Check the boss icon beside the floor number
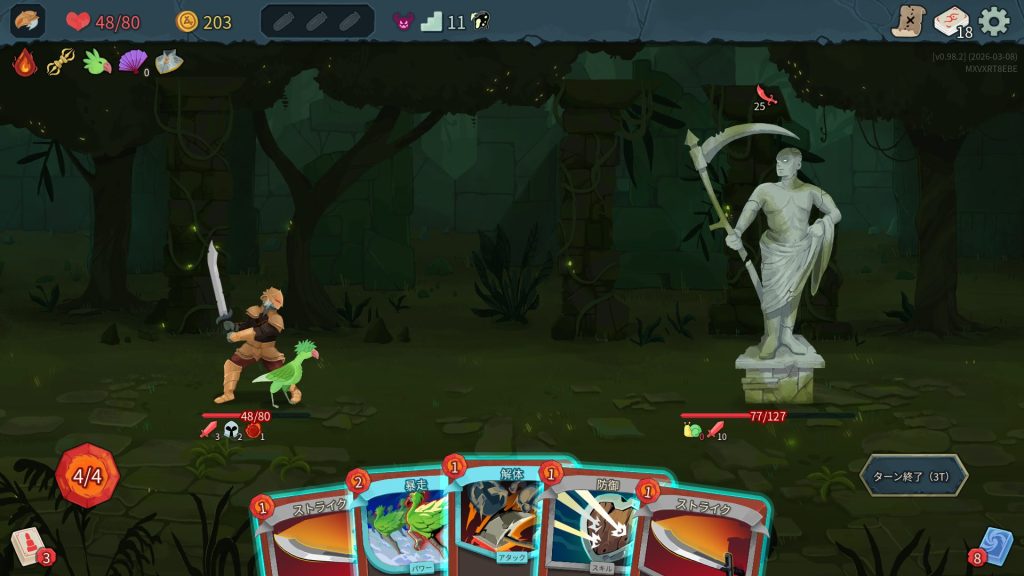 click(403, 21)
